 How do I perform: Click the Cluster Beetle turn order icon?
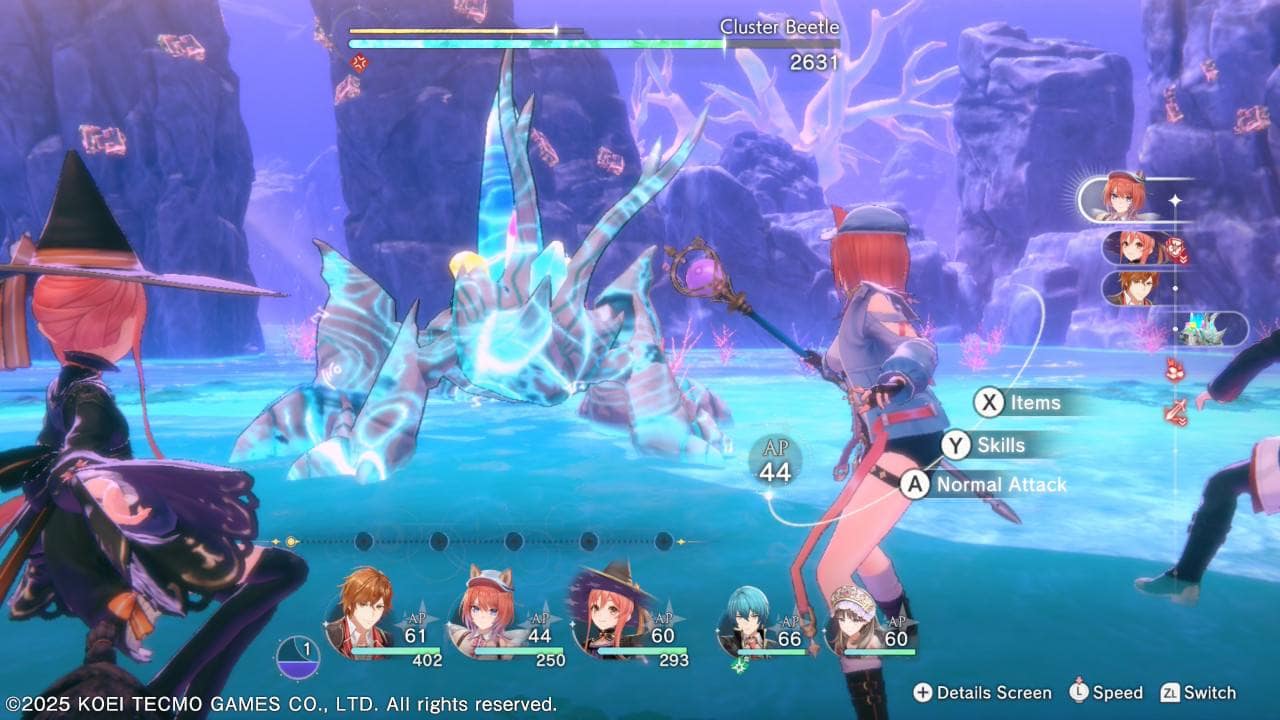1204,329
